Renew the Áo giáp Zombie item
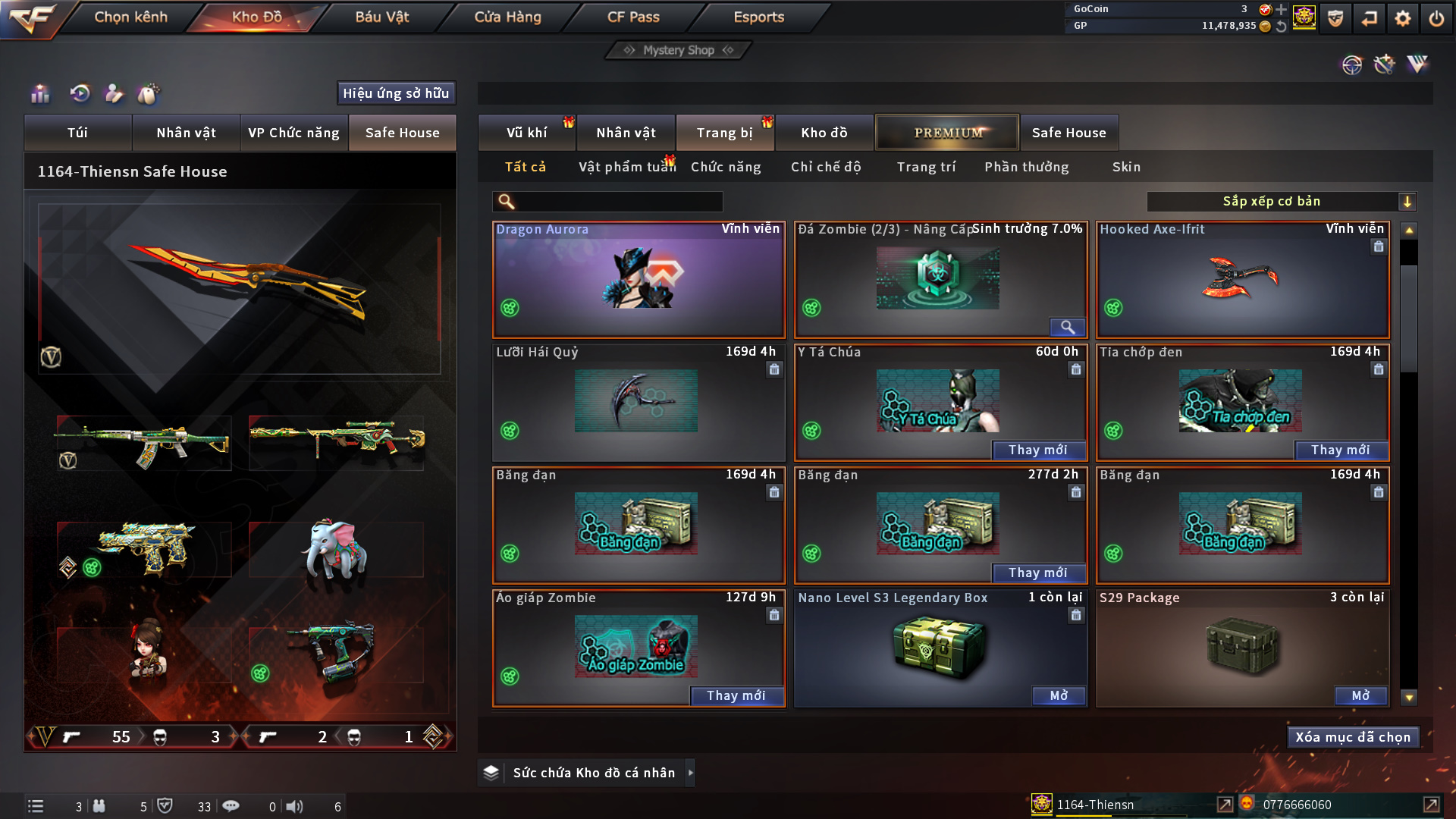1456x819 pixels. [736, 695]
